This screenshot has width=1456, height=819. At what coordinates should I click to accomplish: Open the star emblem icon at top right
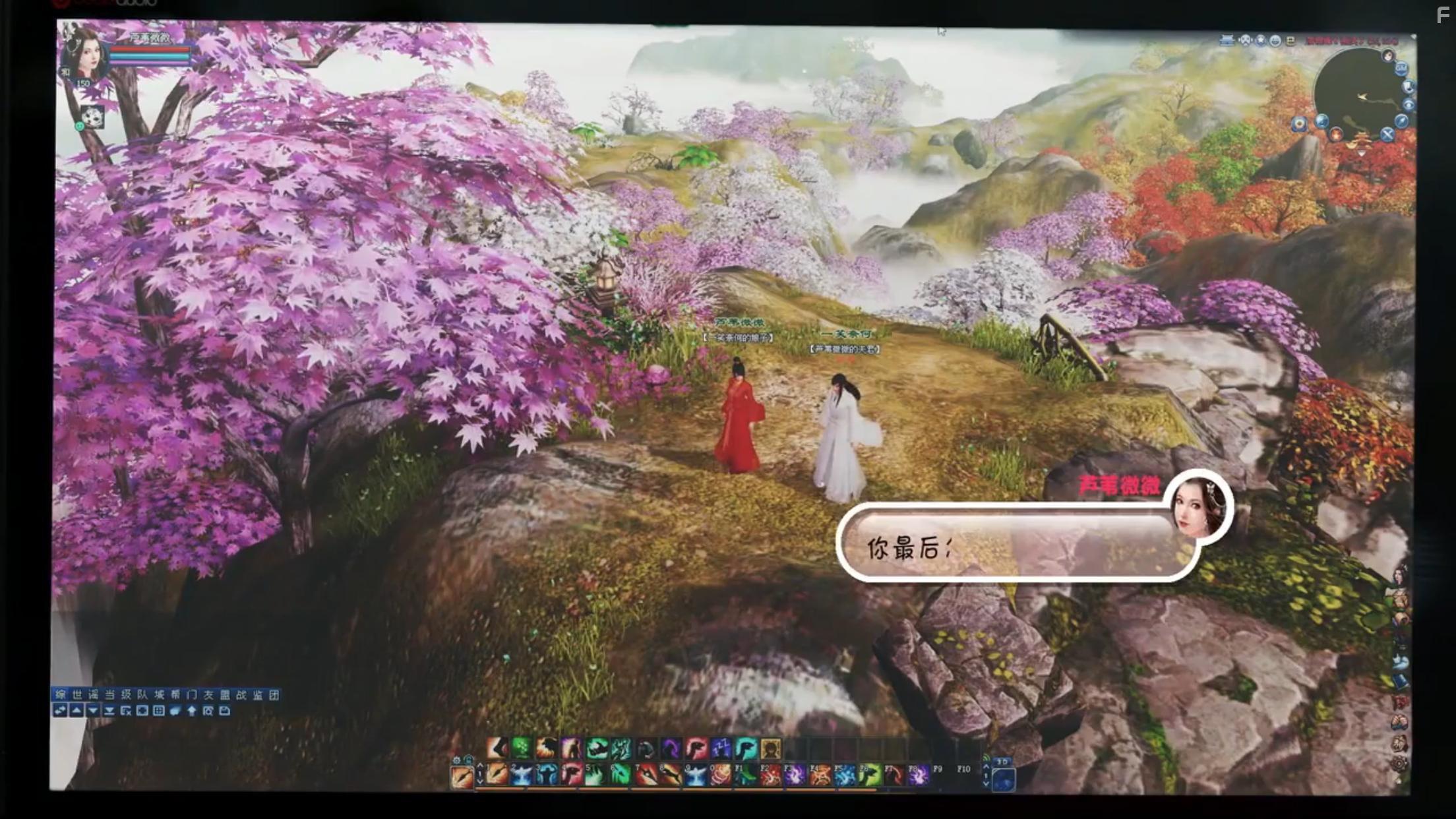pos(1260,40)
